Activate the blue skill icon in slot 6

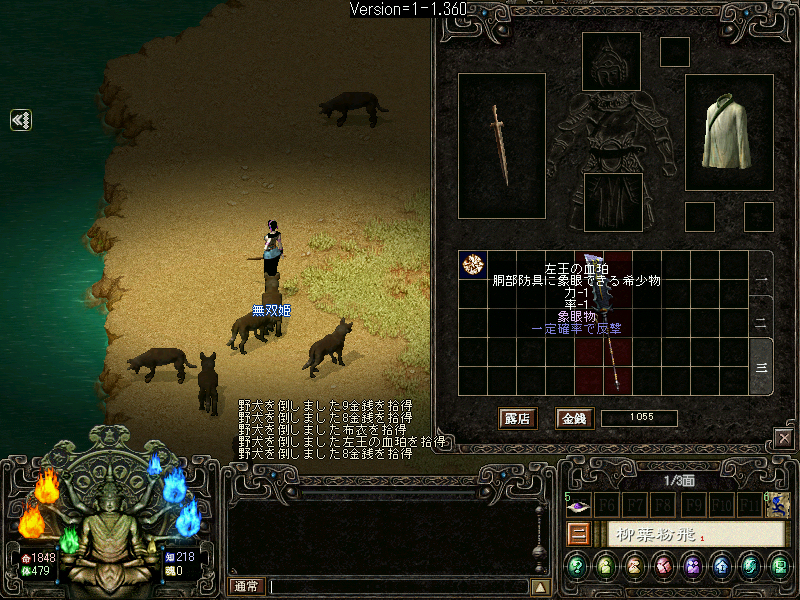[x=777, y=507]
